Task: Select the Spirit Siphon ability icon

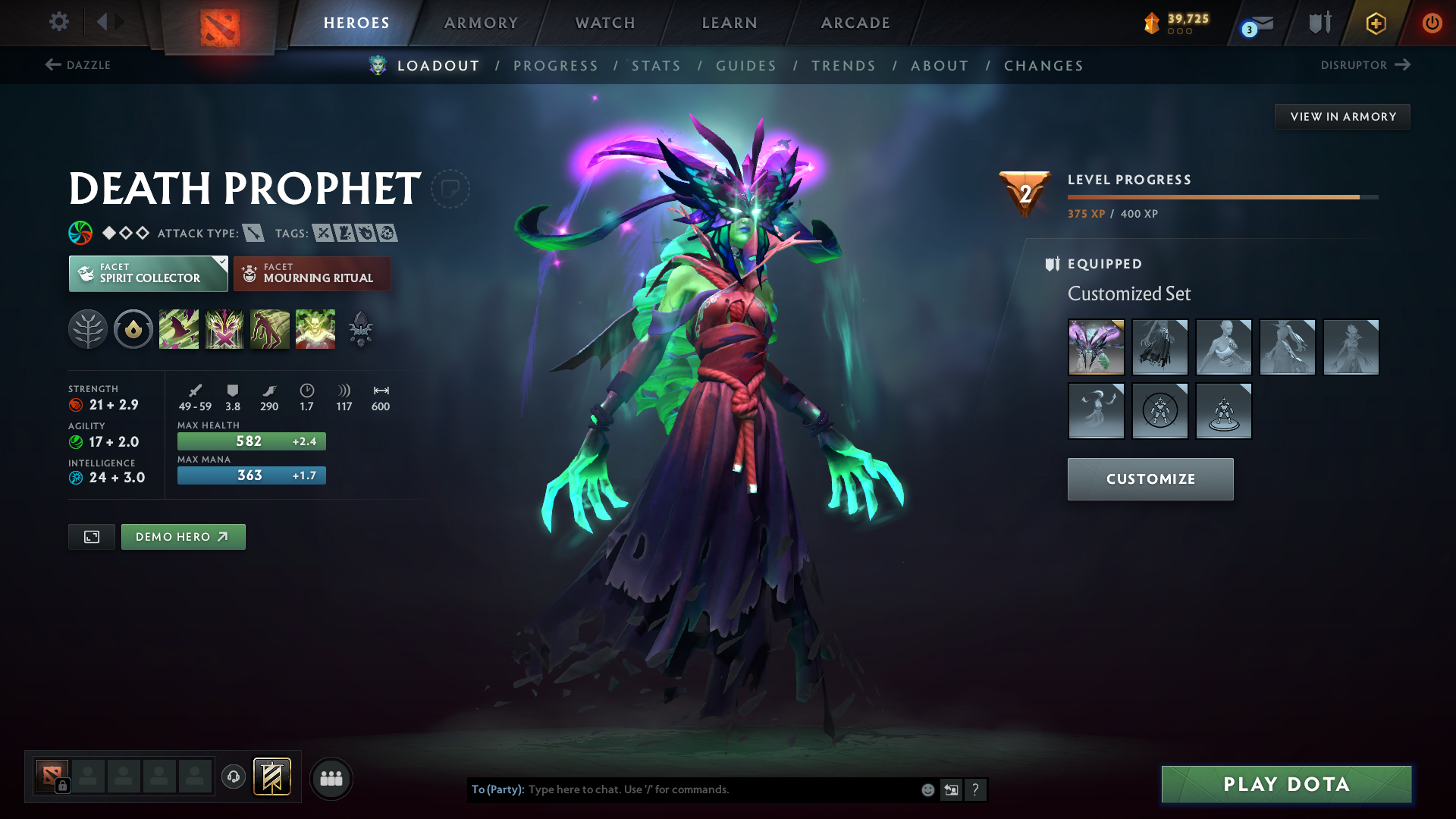Action: (270, 328)
